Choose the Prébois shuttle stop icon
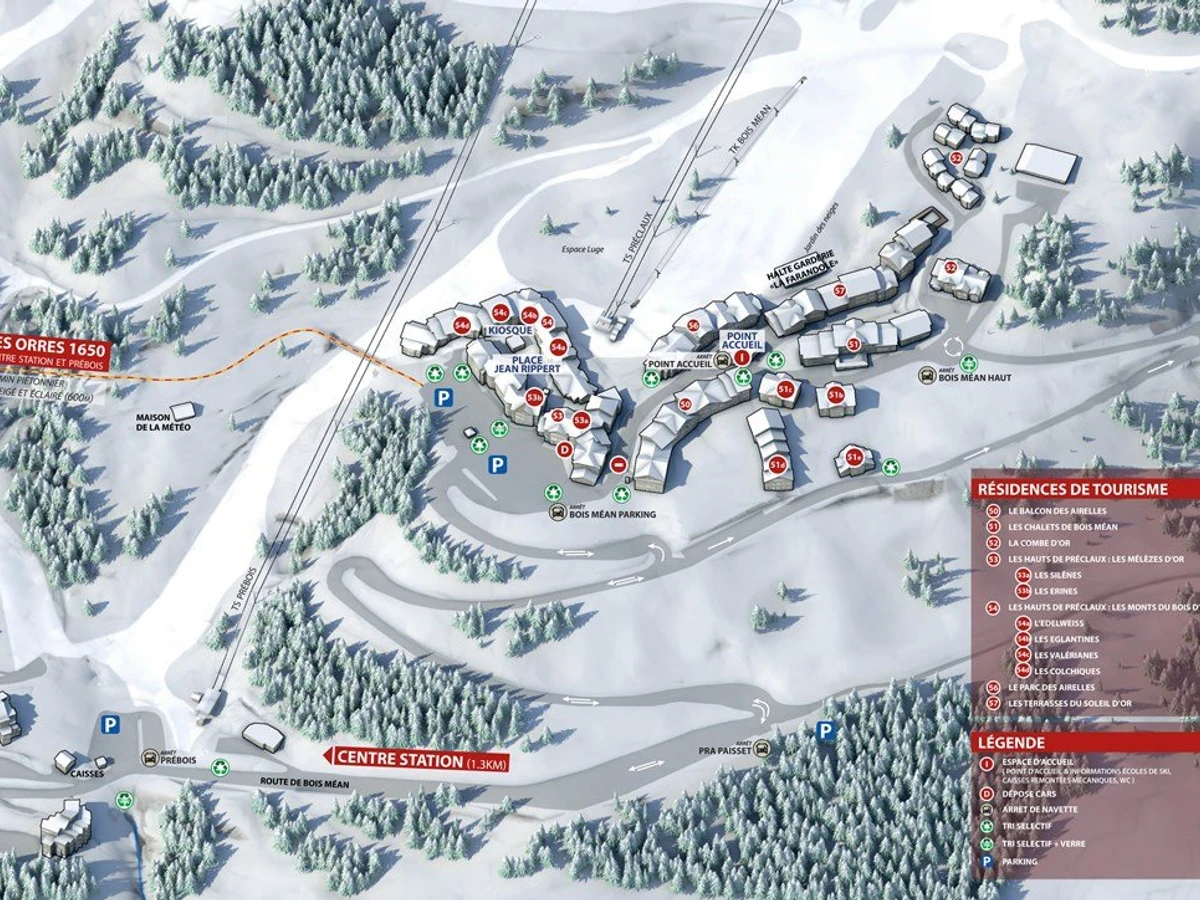This screenshot has width=1200, height=900. (x=153, y=758)
